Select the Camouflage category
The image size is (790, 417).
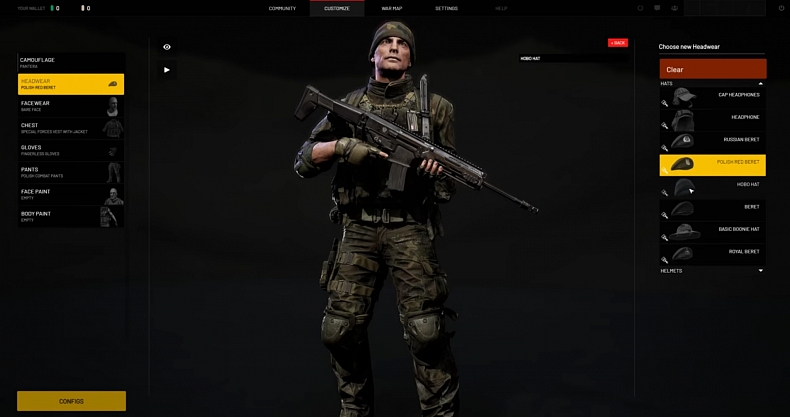(x=71, y=62)
